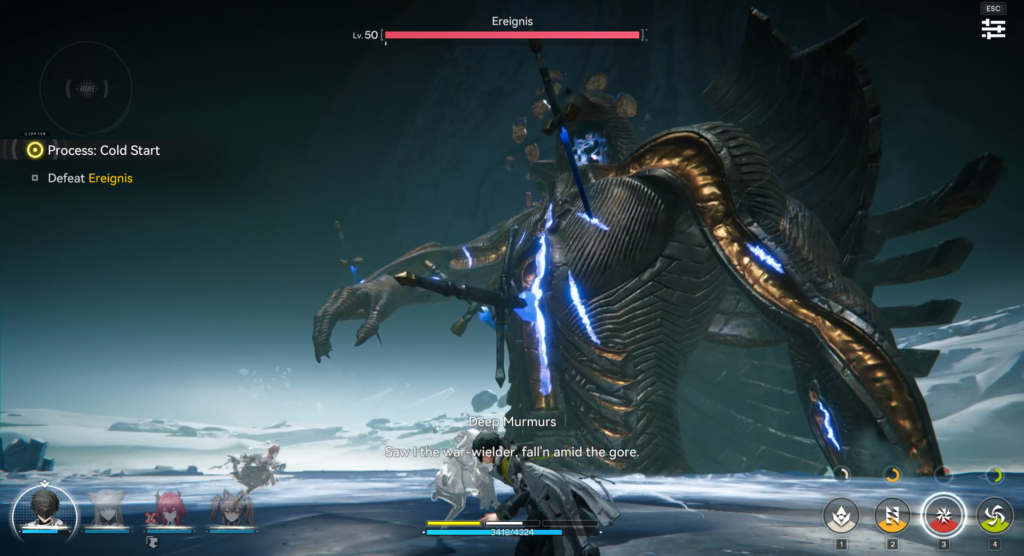This screenshot has width=1024, height=556.
Task: Open the Process: Cold Start mission tracker
Action: 103,150
